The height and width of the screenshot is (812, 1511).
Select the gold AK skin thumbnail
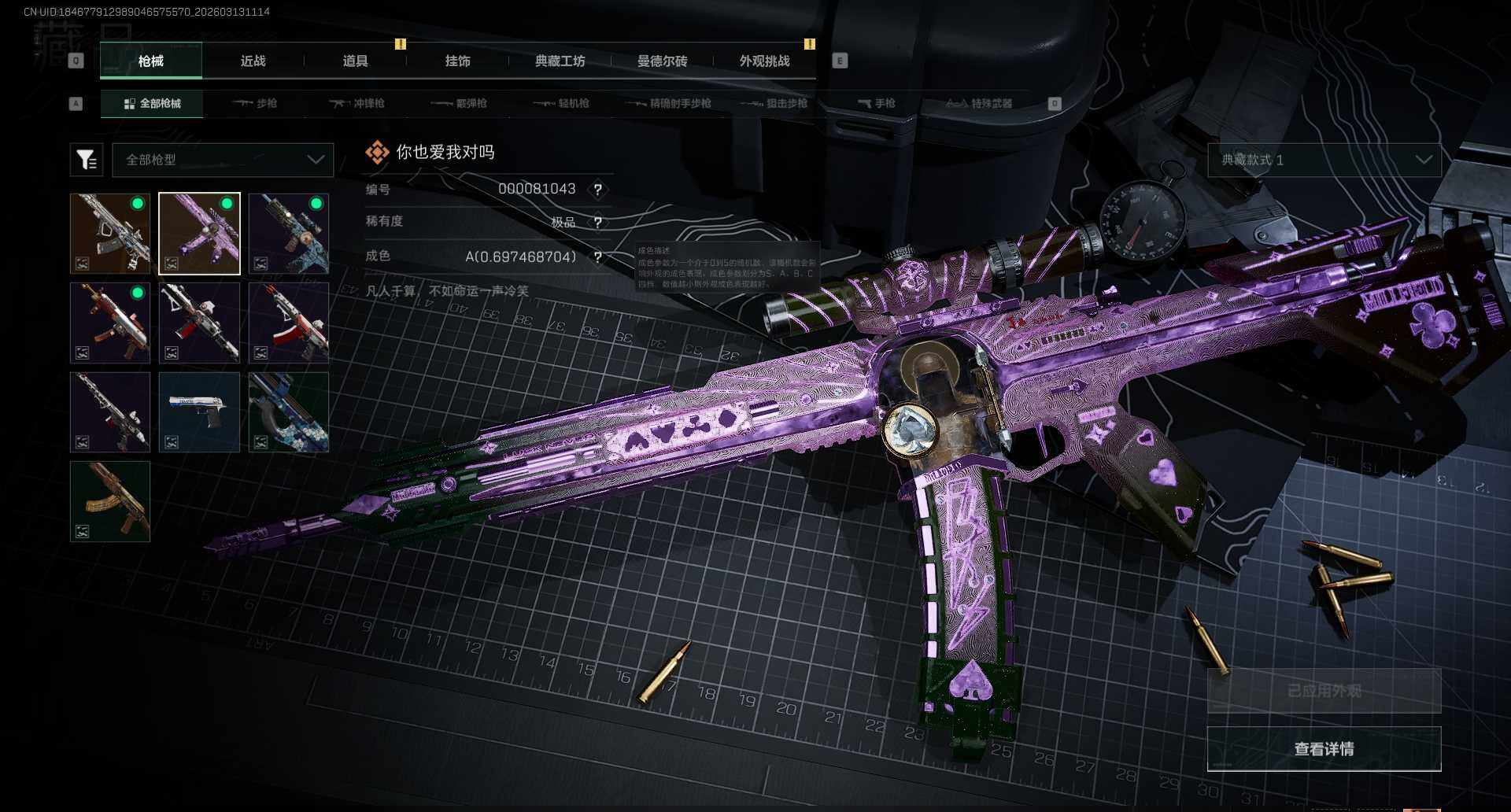[110, 501]
